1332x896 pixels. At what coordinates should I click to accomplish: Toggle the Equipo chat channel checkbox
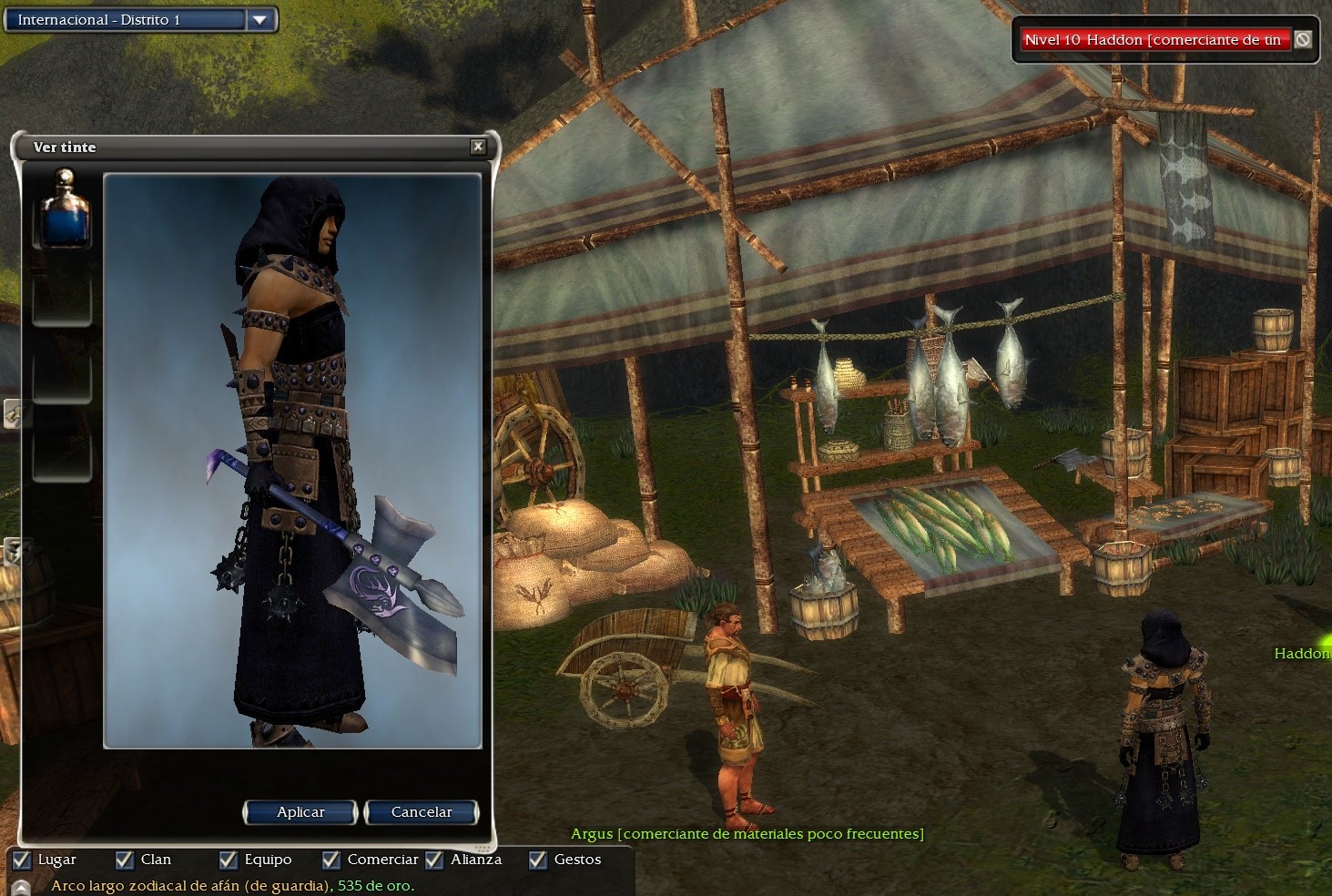[229, 860]
